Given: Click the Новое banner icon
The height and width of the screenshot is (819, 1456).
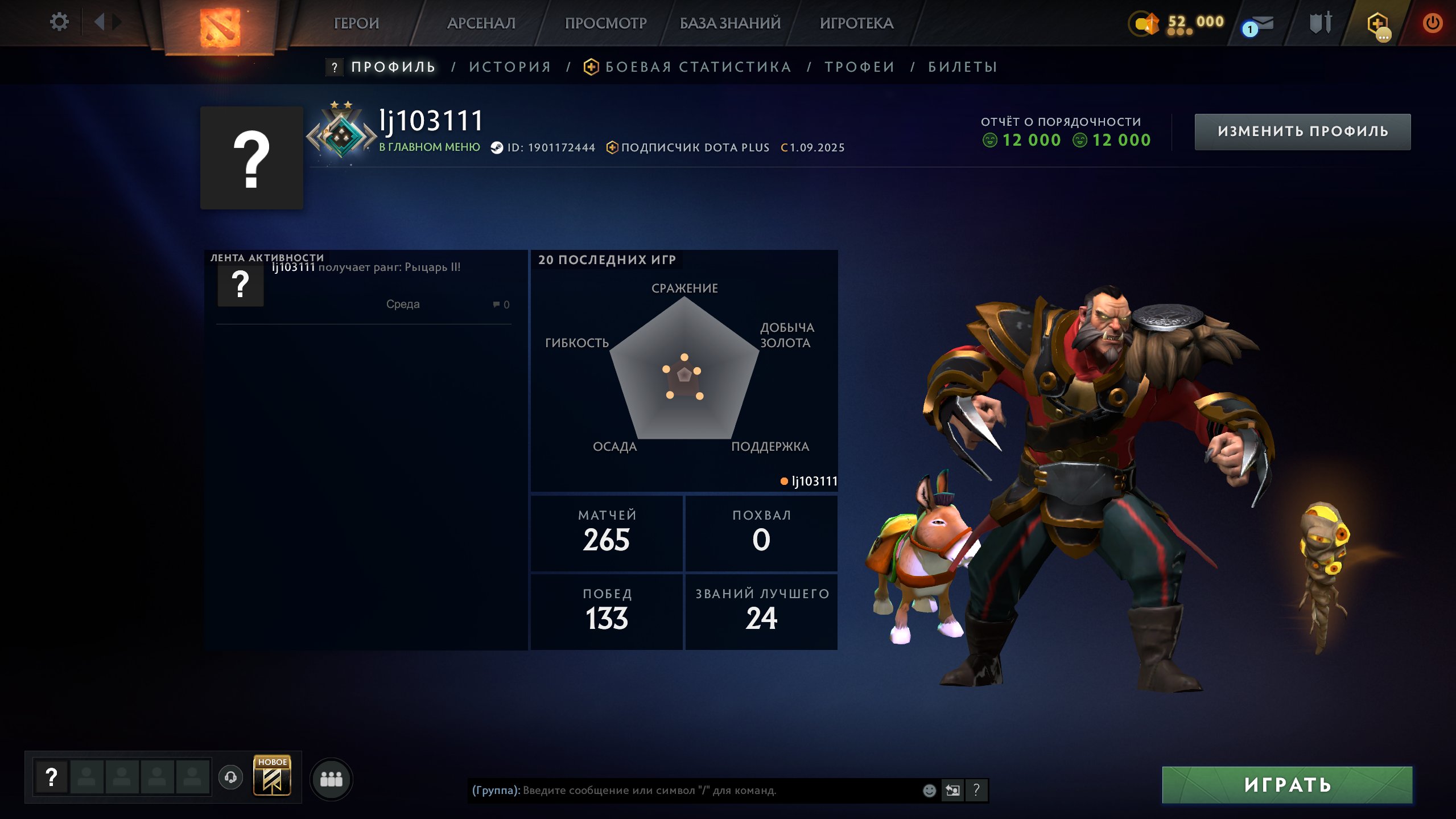Looking at the screenshot, I should pos(272,775).
